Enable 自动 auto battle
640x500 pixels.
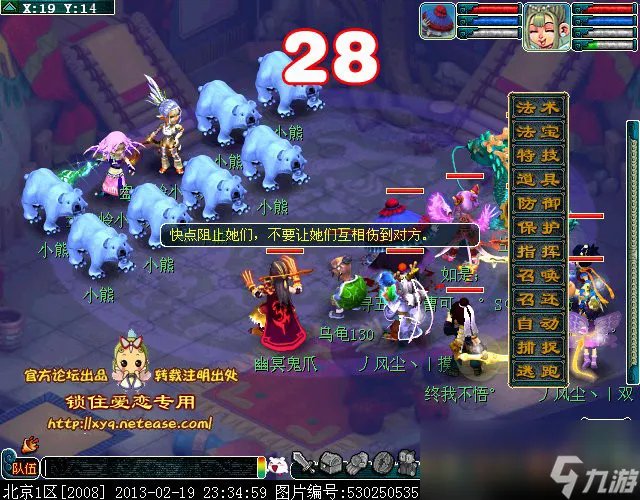tap(538, 324)
